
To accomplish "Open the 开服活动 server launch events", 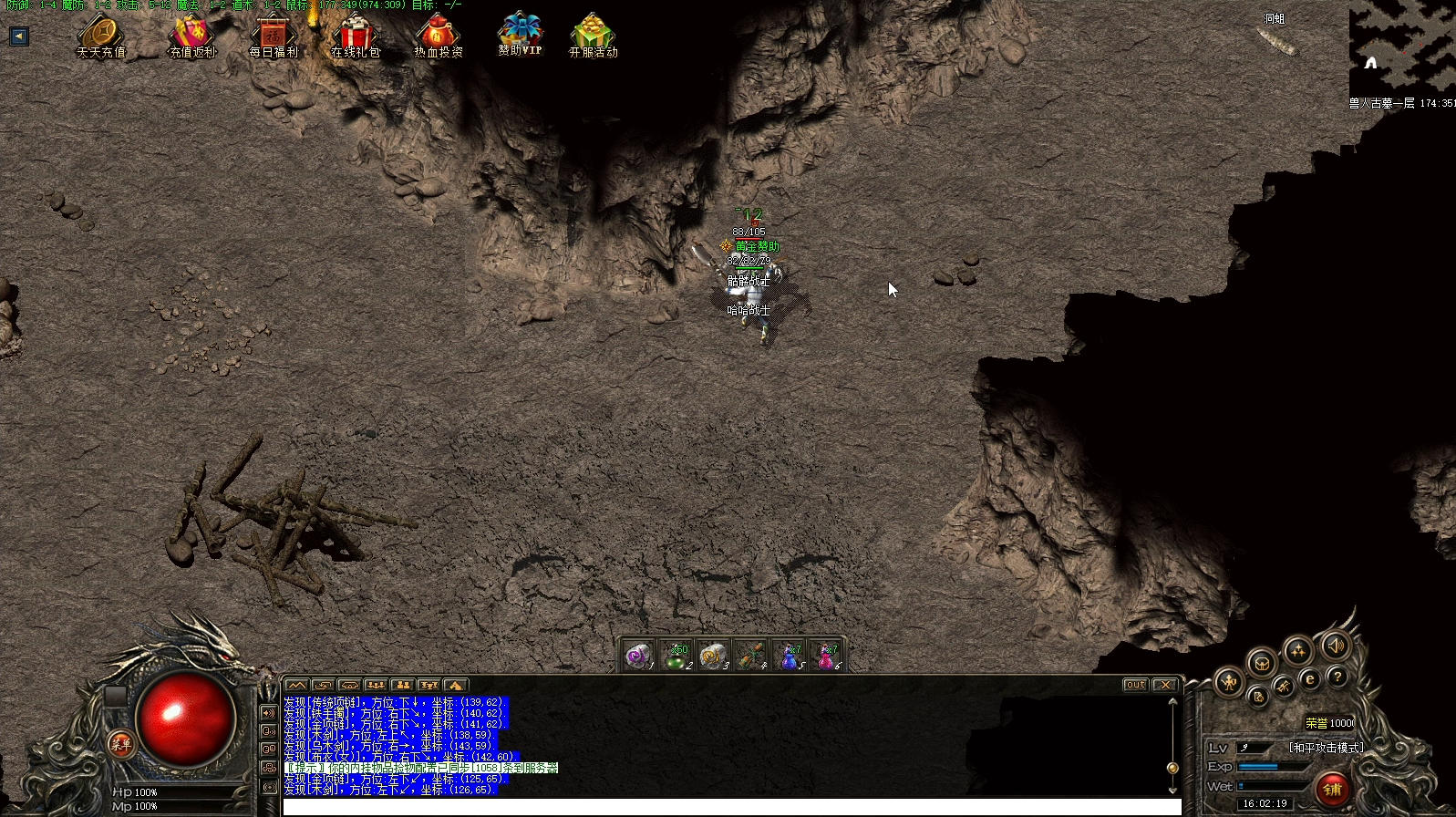I will (593, 36).
